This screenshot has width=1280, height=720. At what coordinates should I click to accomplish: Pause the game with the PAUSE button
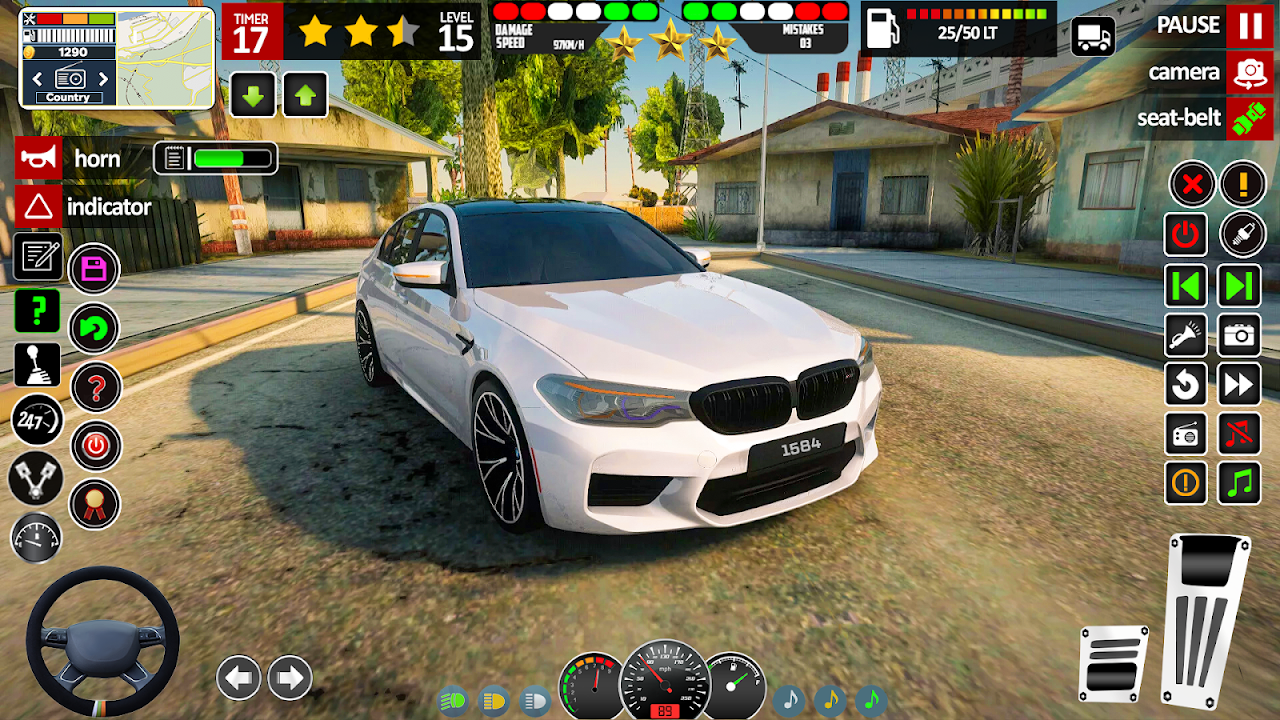point(1250,25)
